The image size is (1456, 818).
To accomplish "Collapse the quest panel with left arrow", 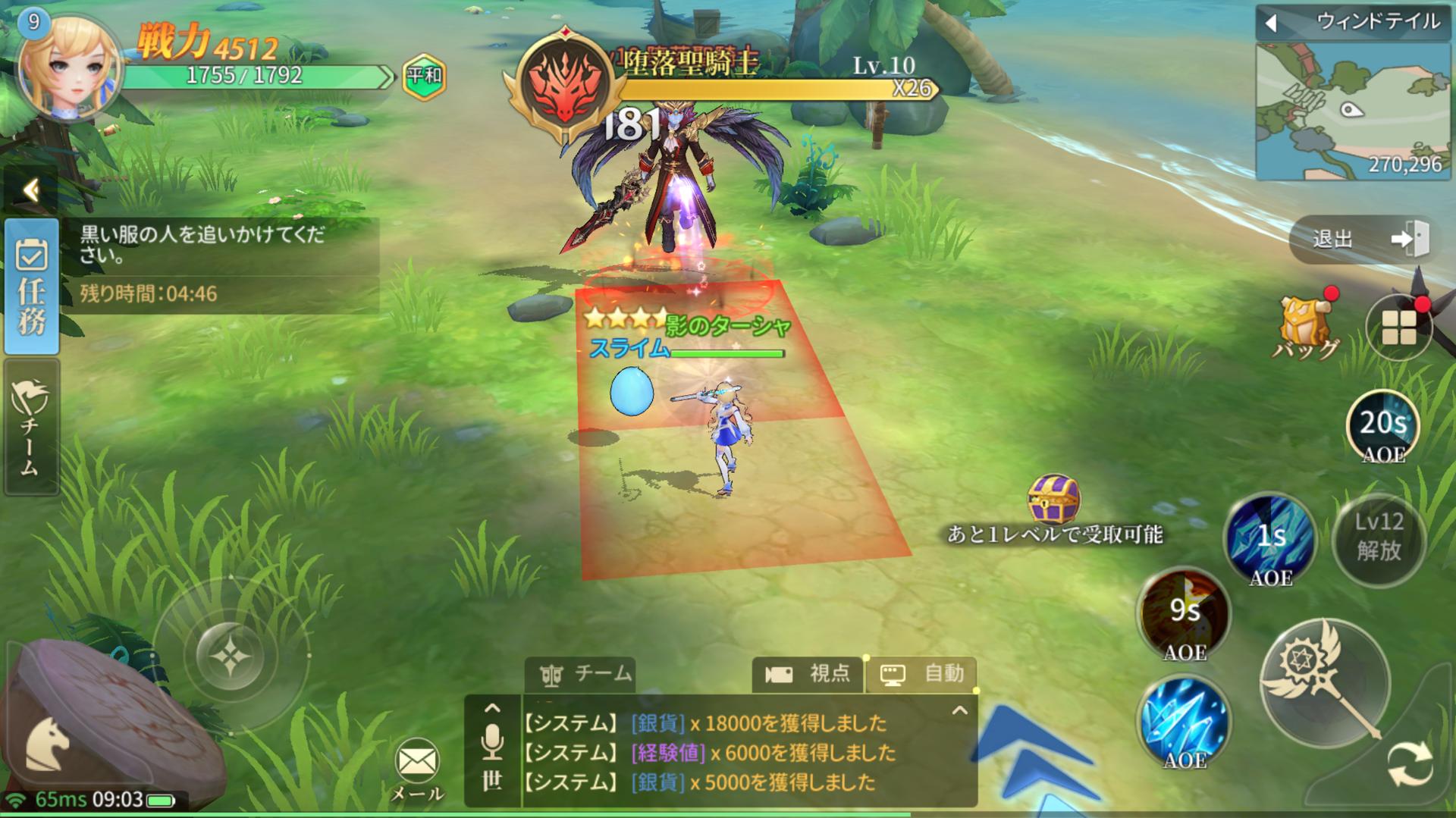I will tap(31, 190).
